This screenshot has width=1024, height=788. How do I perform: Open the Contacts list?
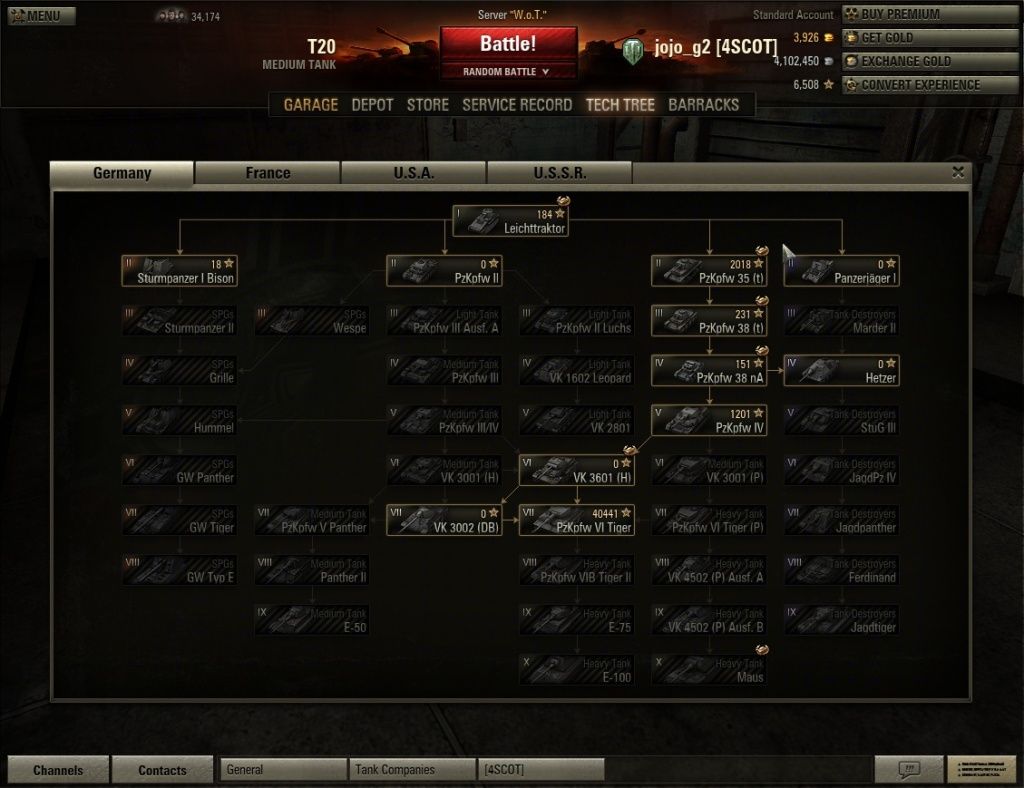[x=162, y=770]
